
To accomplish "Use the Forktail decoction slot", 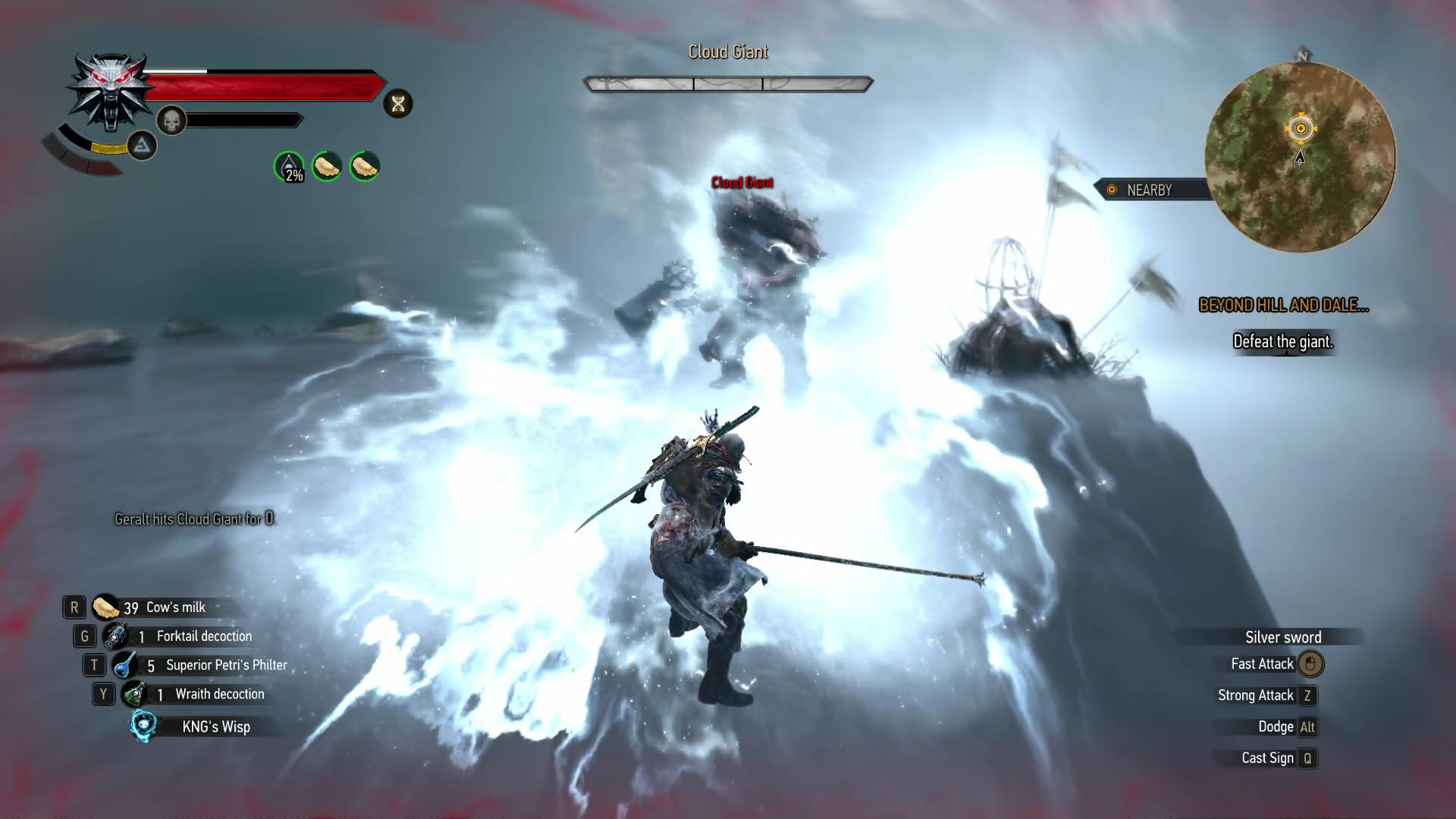I will point(115,636).
